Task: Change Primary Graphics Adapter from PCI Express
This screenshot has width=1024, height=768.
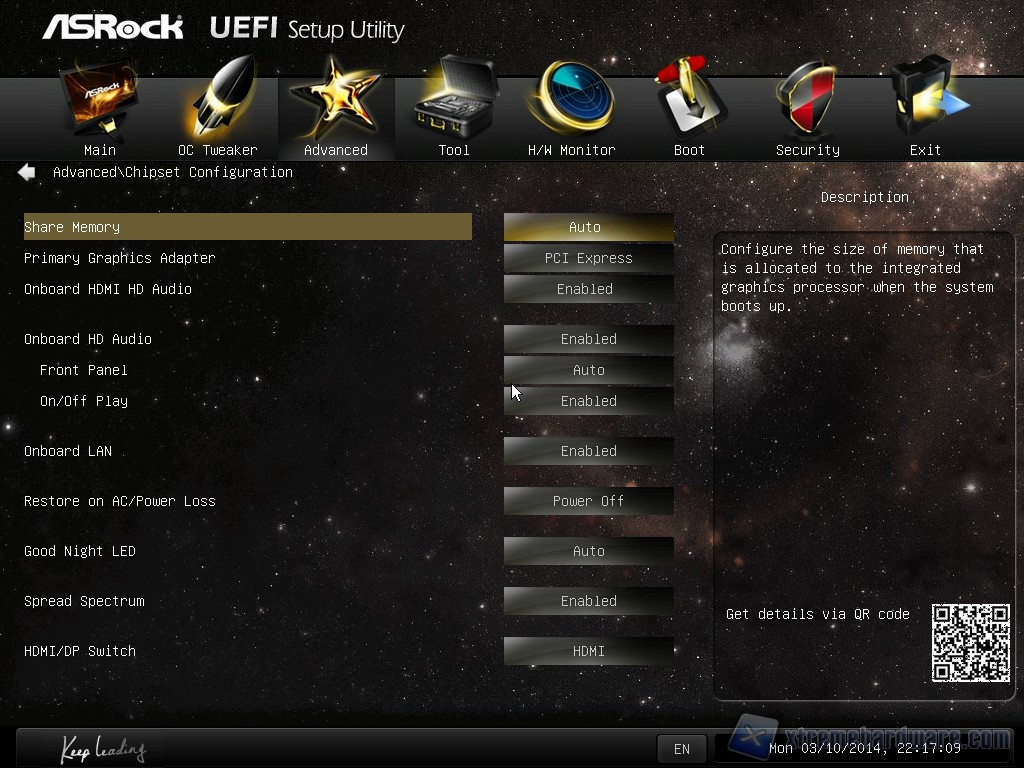Action: coord(588,258)
